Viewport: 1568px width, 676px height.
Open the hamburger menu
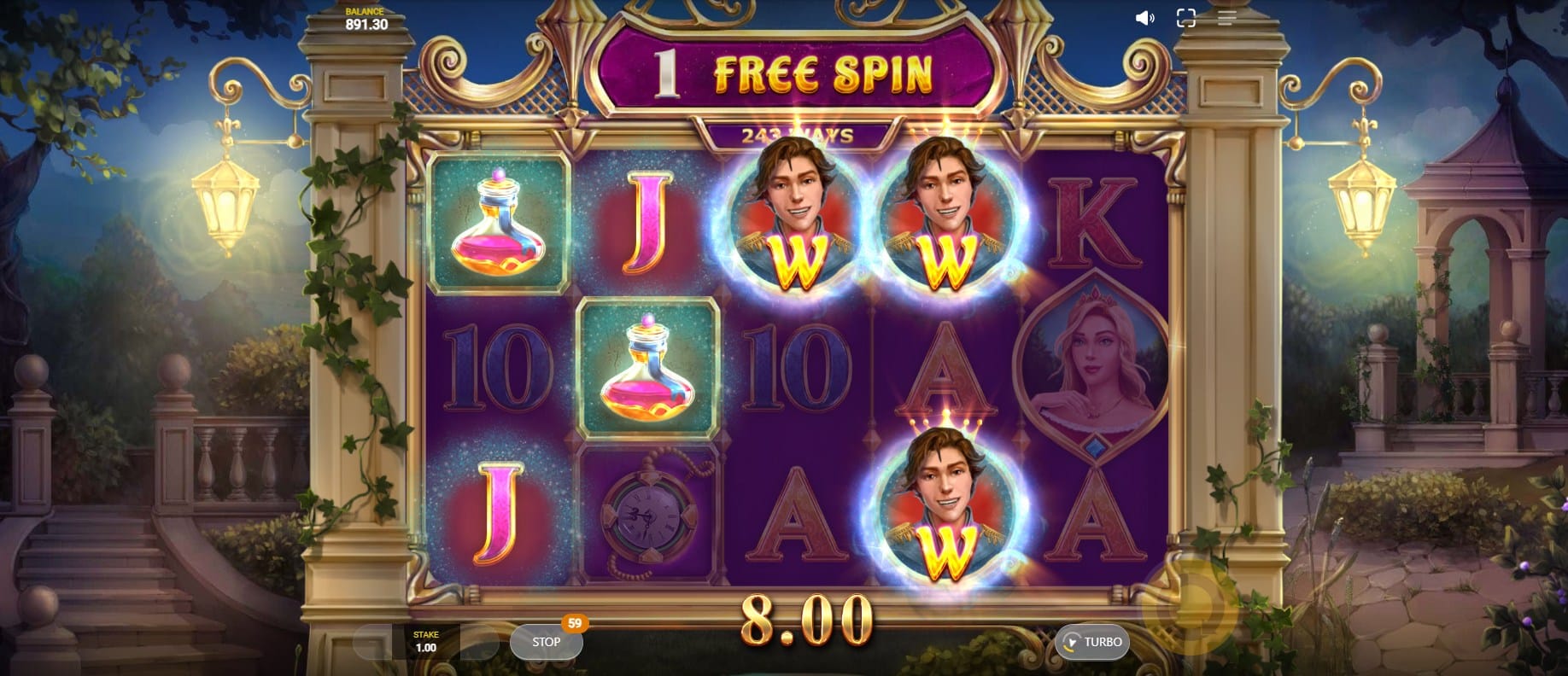[x=1226, y=18]
